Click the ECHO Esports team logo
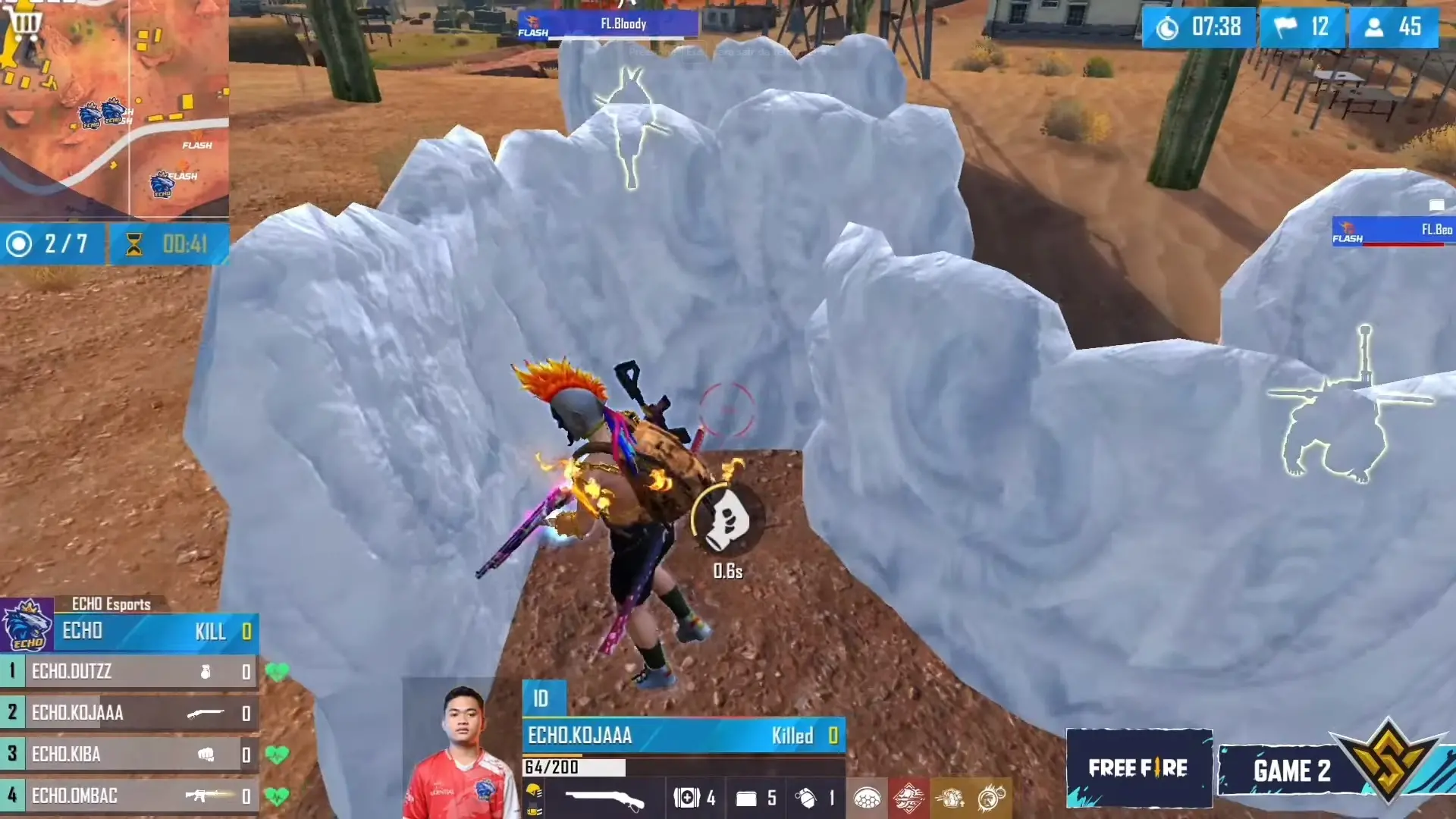 (x=27, y=626)
